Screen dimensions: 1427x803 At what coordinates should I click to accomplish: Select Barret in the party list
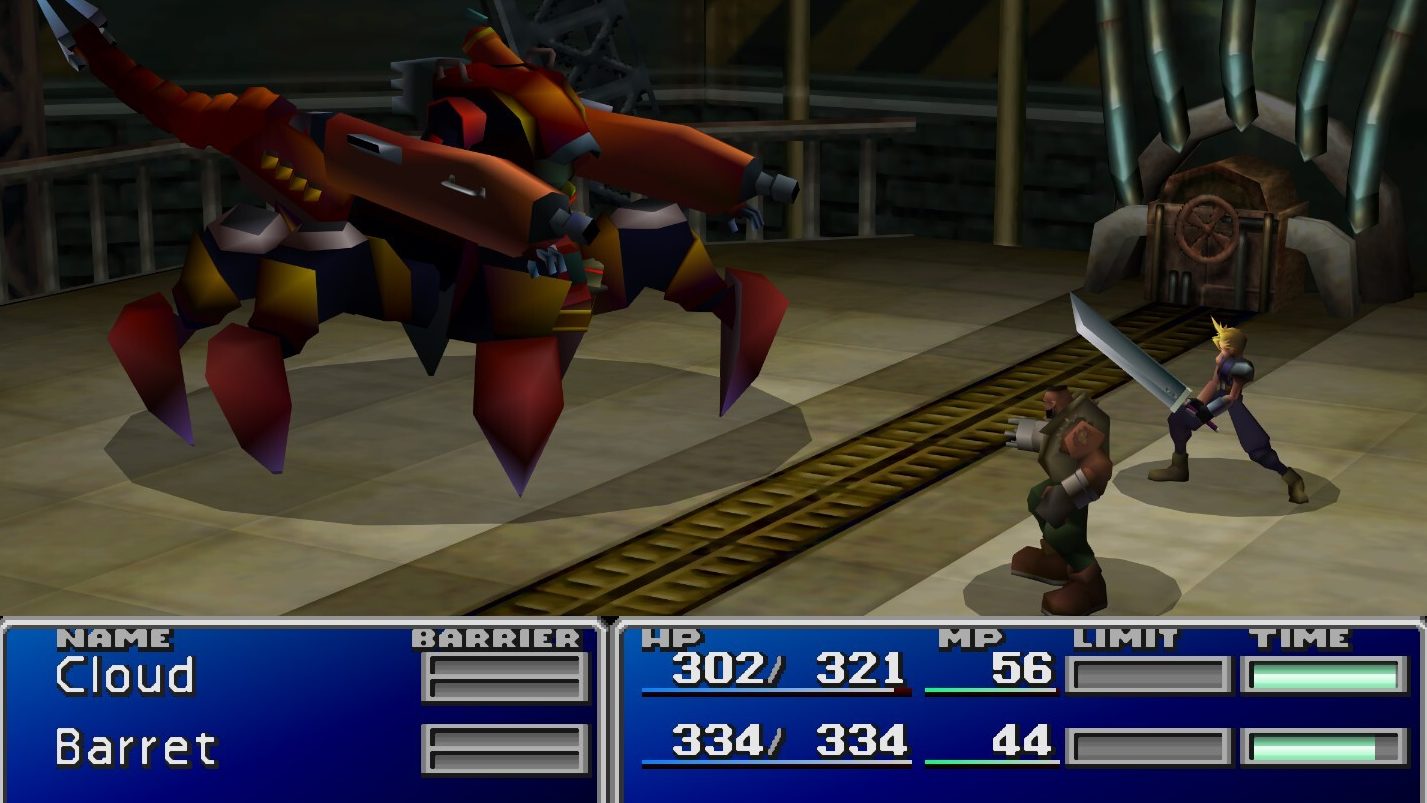click(135, 747)
